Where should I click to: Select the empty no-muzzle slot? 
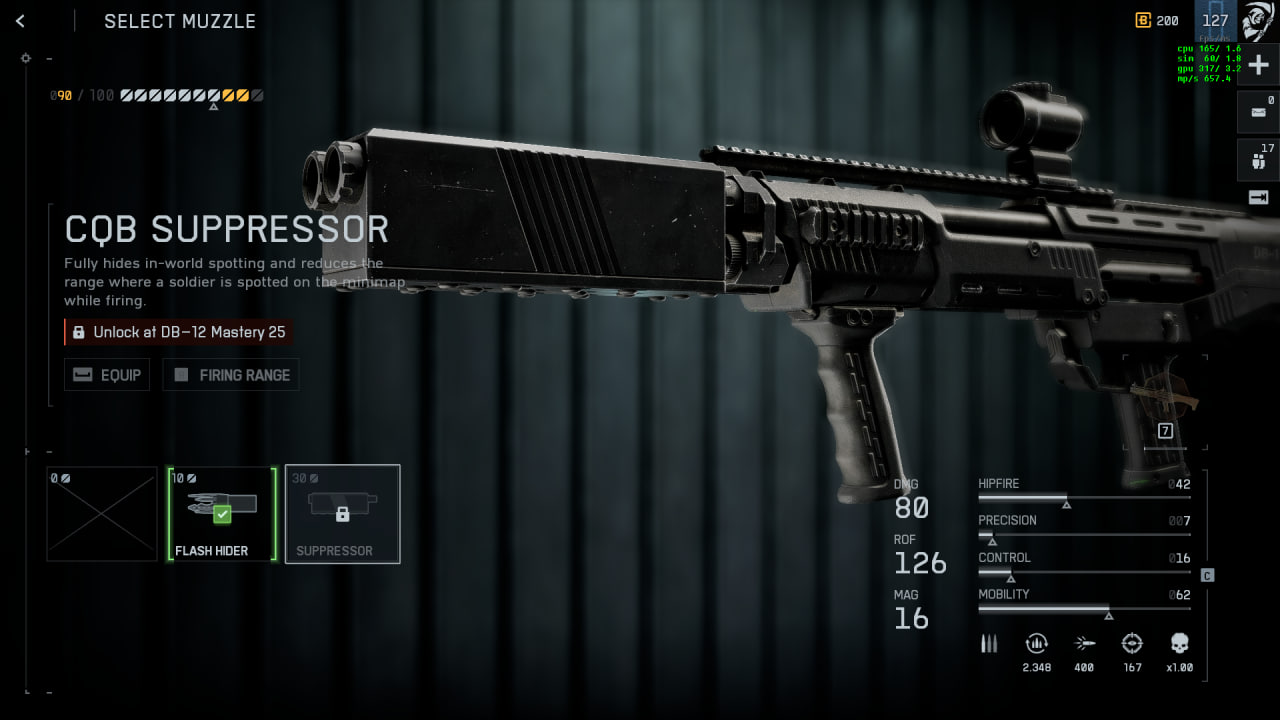pyautogui.click(x=102, y=514)
